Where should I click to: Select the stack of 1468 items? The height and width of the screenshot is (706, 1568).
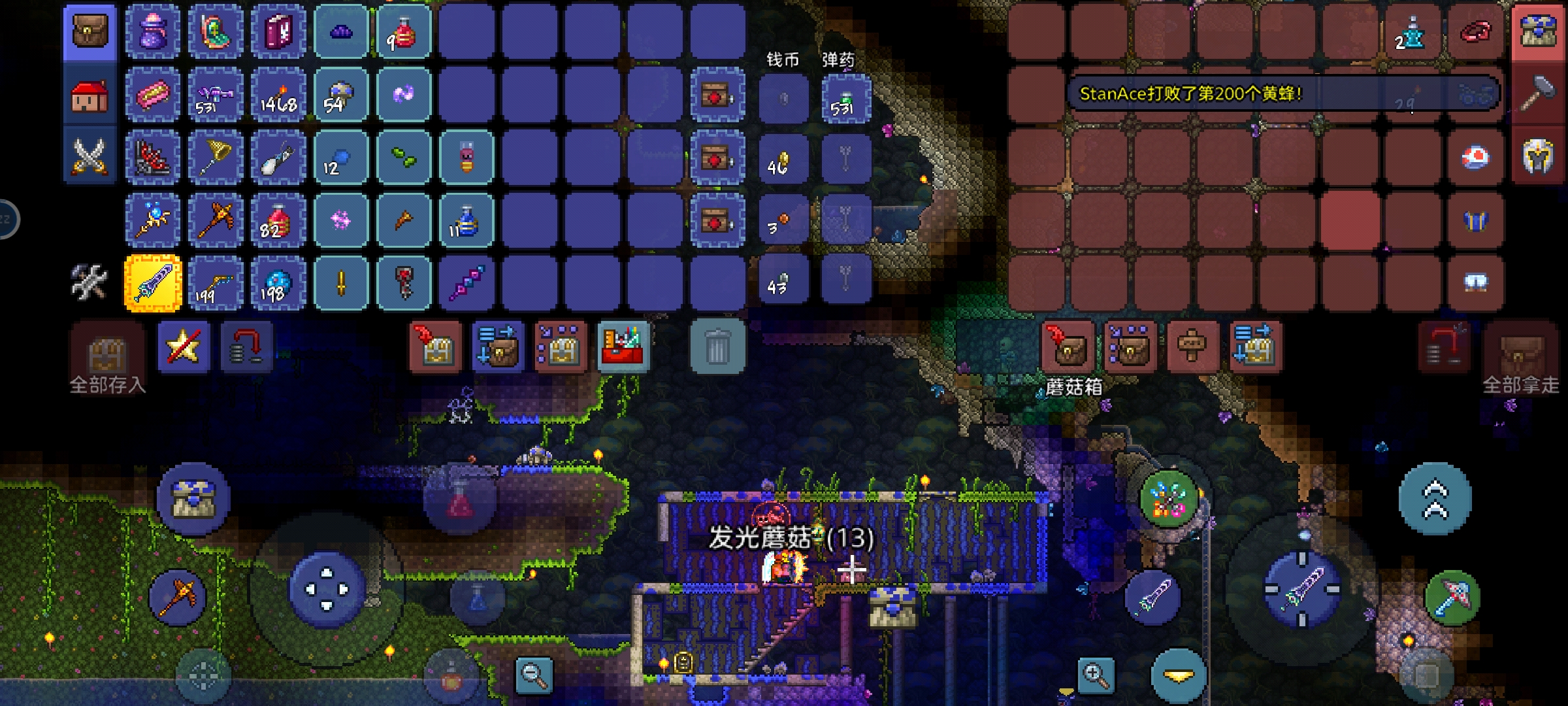tap(279, 95)
